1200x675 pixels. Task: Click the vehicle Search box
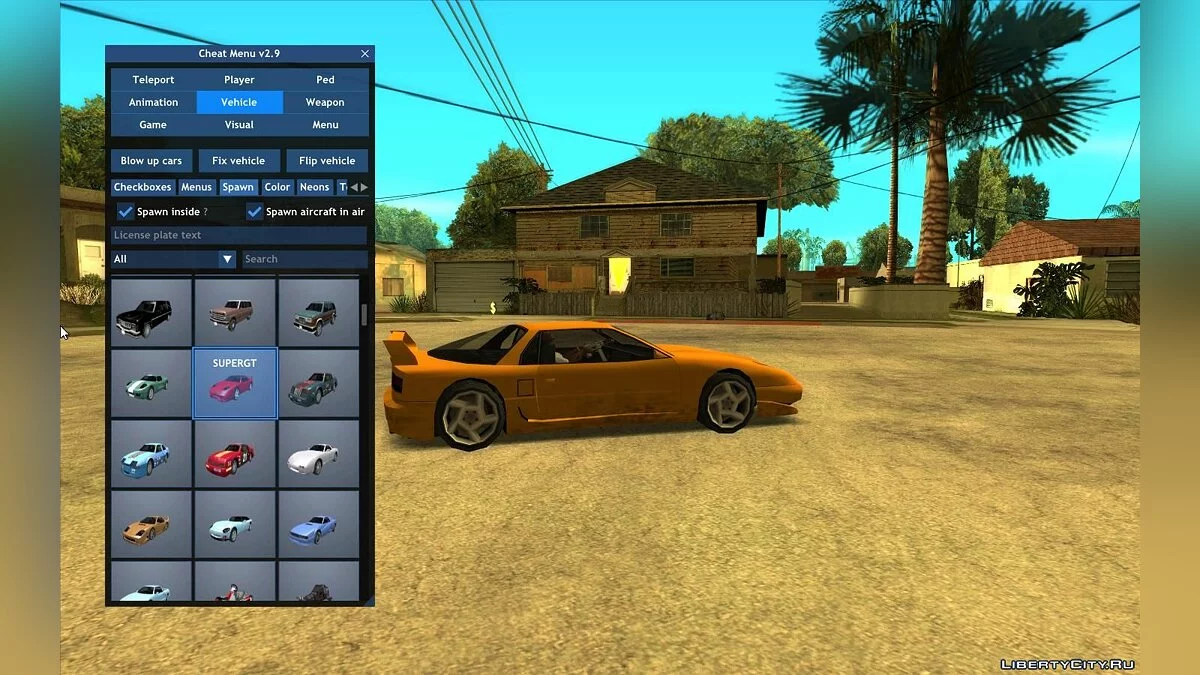click(x=305, y=259)
